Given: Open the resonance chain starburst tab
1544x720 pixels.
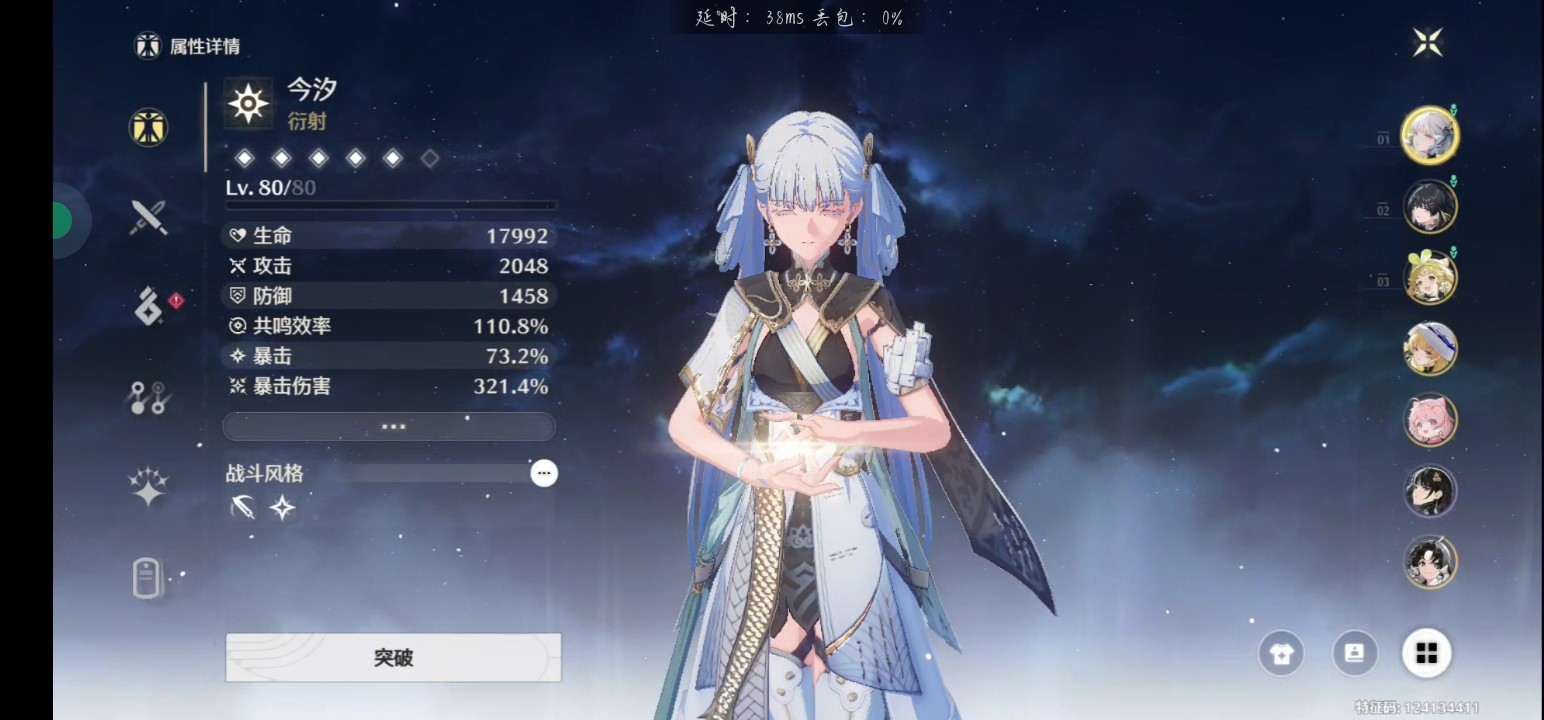Looking at the screenshot, I should 148,487.
